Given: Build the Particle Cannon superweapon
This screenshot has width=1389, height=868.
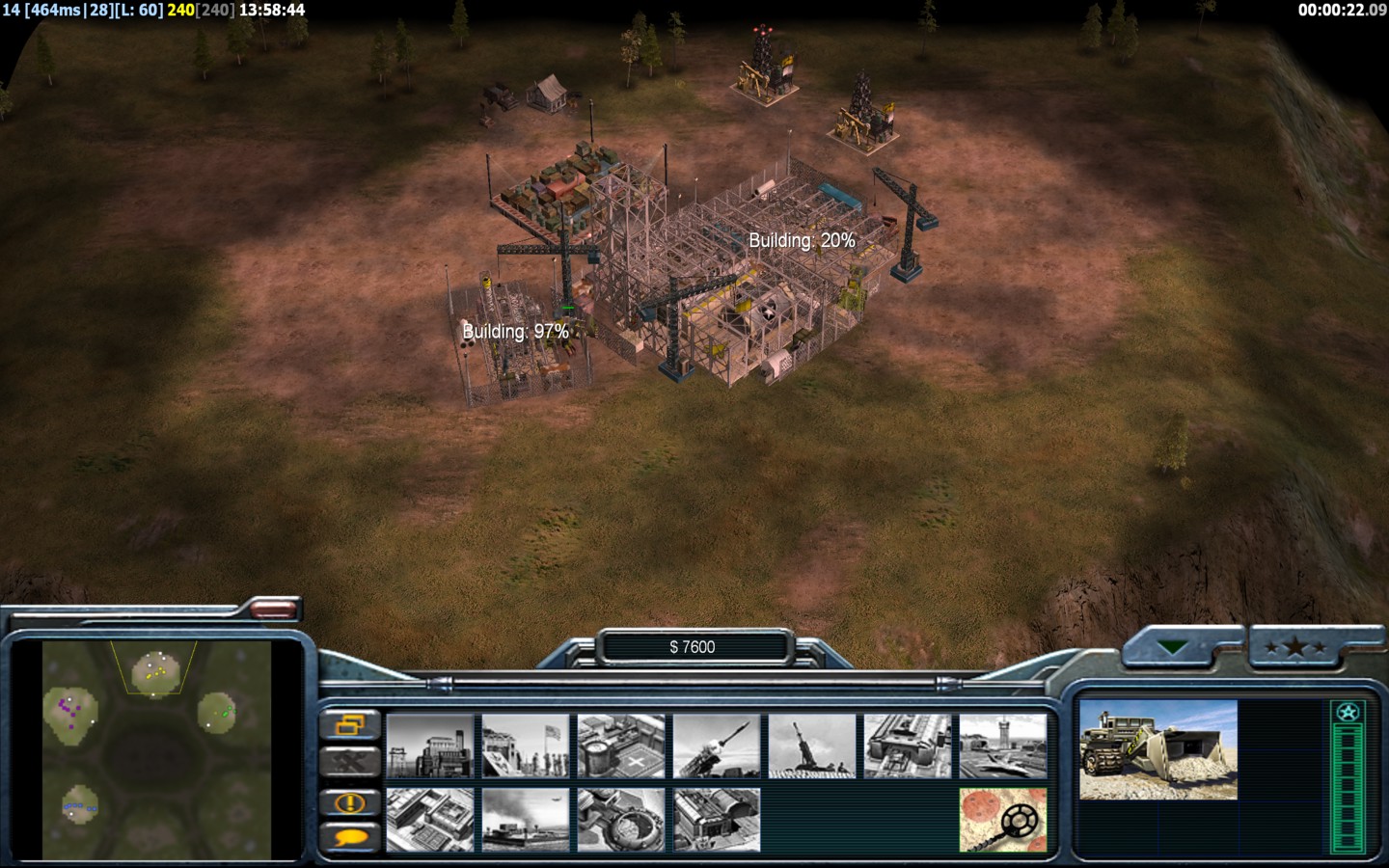Looking at the screenshot, I should click(621, 820).
